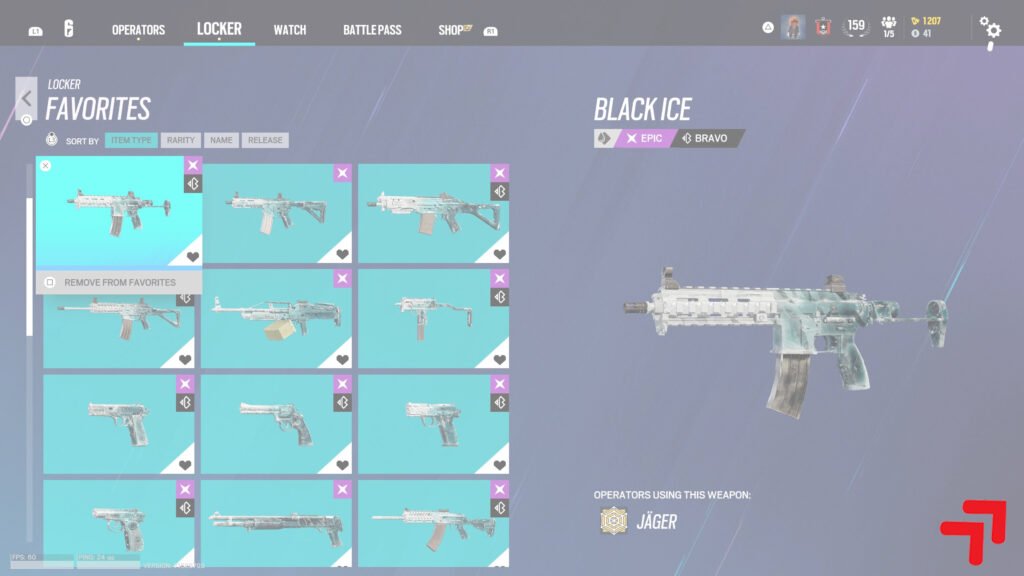
Task: Open the squad 1/5 party icon
Action: (888, 27)
